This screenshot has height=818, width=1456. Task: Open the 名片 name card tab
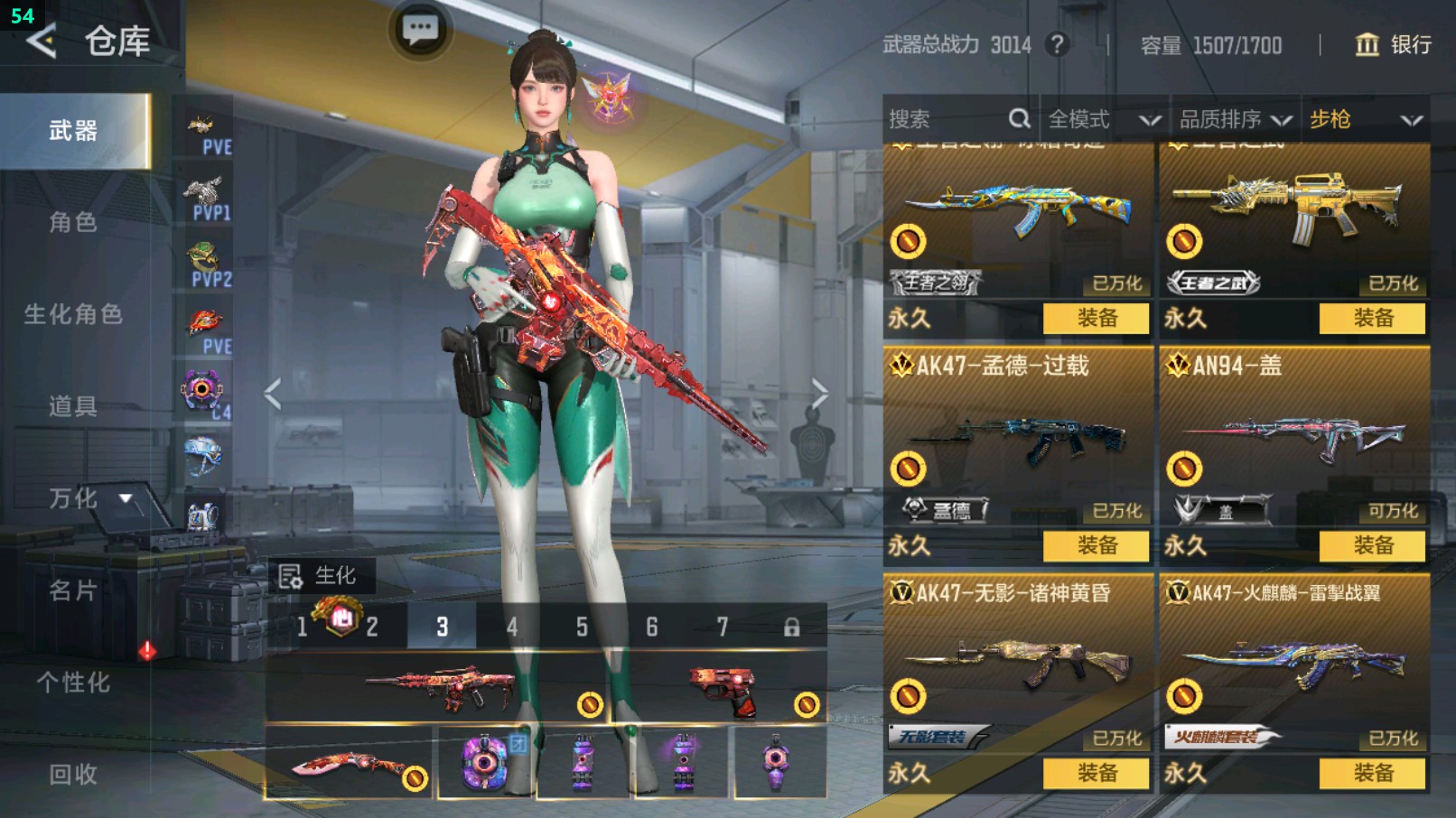click(x=73, y=590)
